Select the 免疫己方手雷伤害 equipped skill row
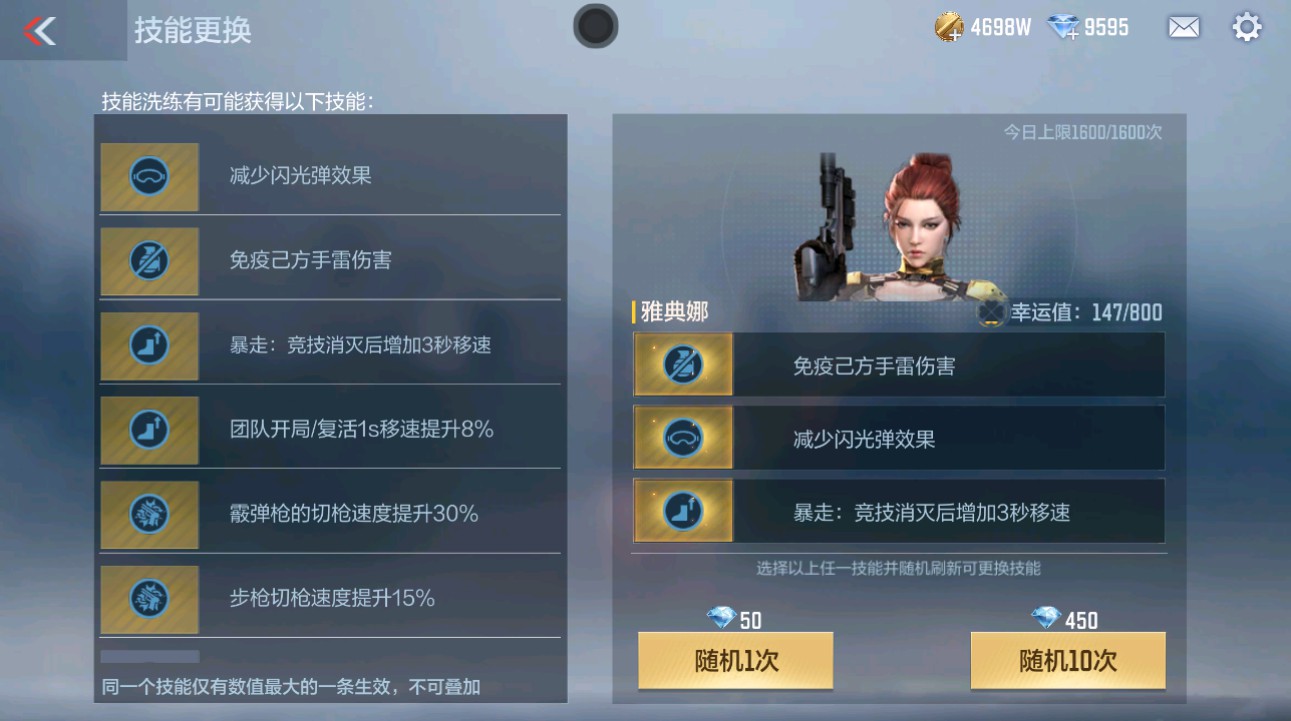This screenshot has width=1291, height=721. point(898,364)
